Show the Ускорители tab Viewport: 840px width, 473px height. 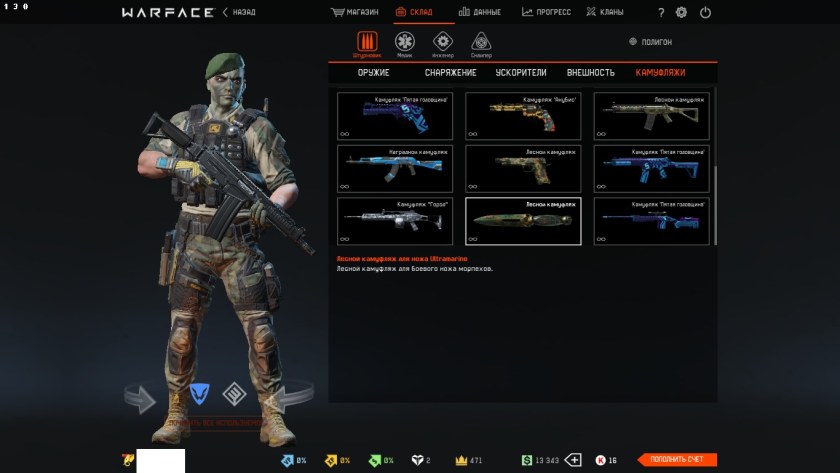521,73
